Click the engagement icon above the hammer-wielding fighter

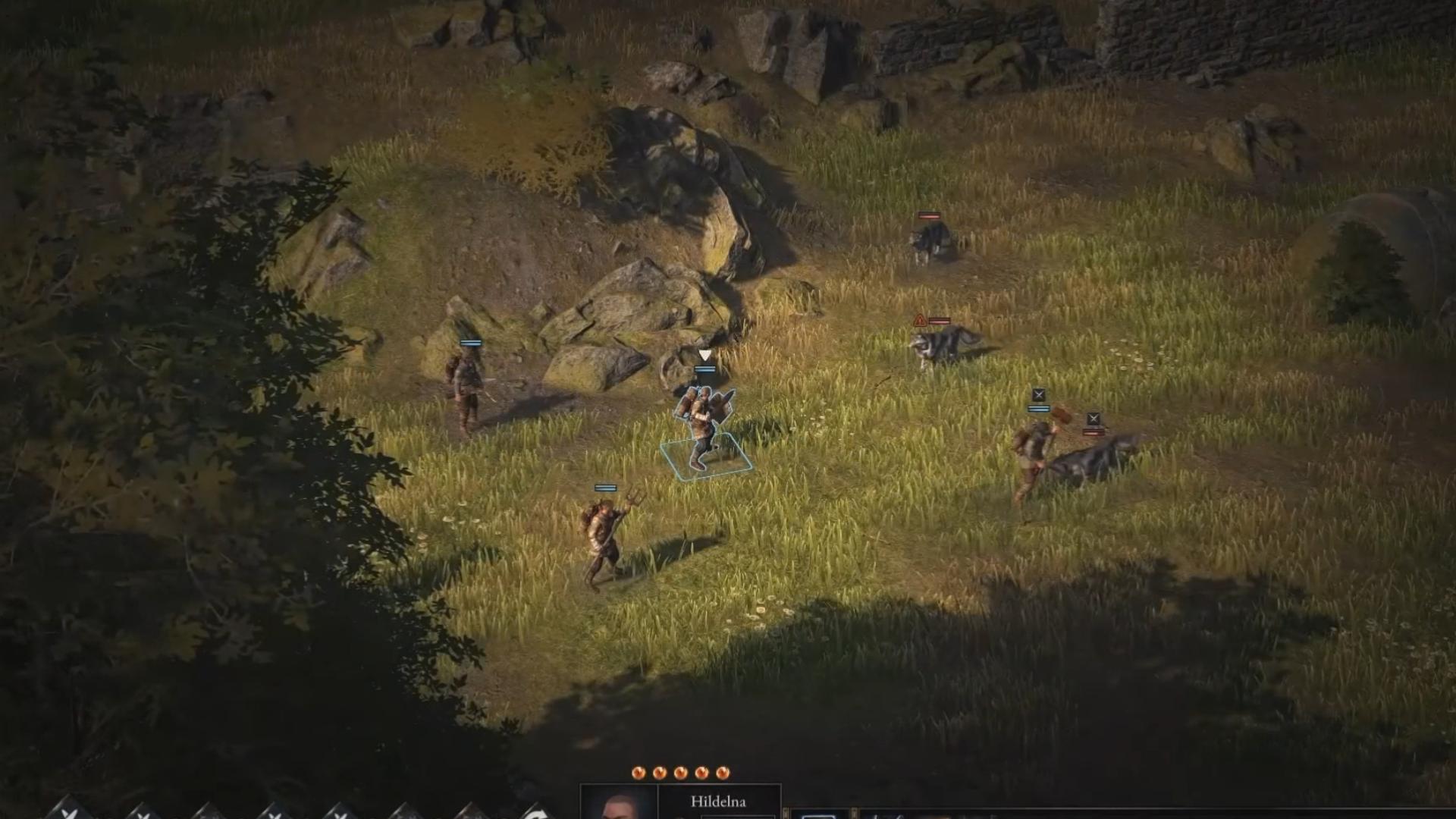tap(1039, 395)
